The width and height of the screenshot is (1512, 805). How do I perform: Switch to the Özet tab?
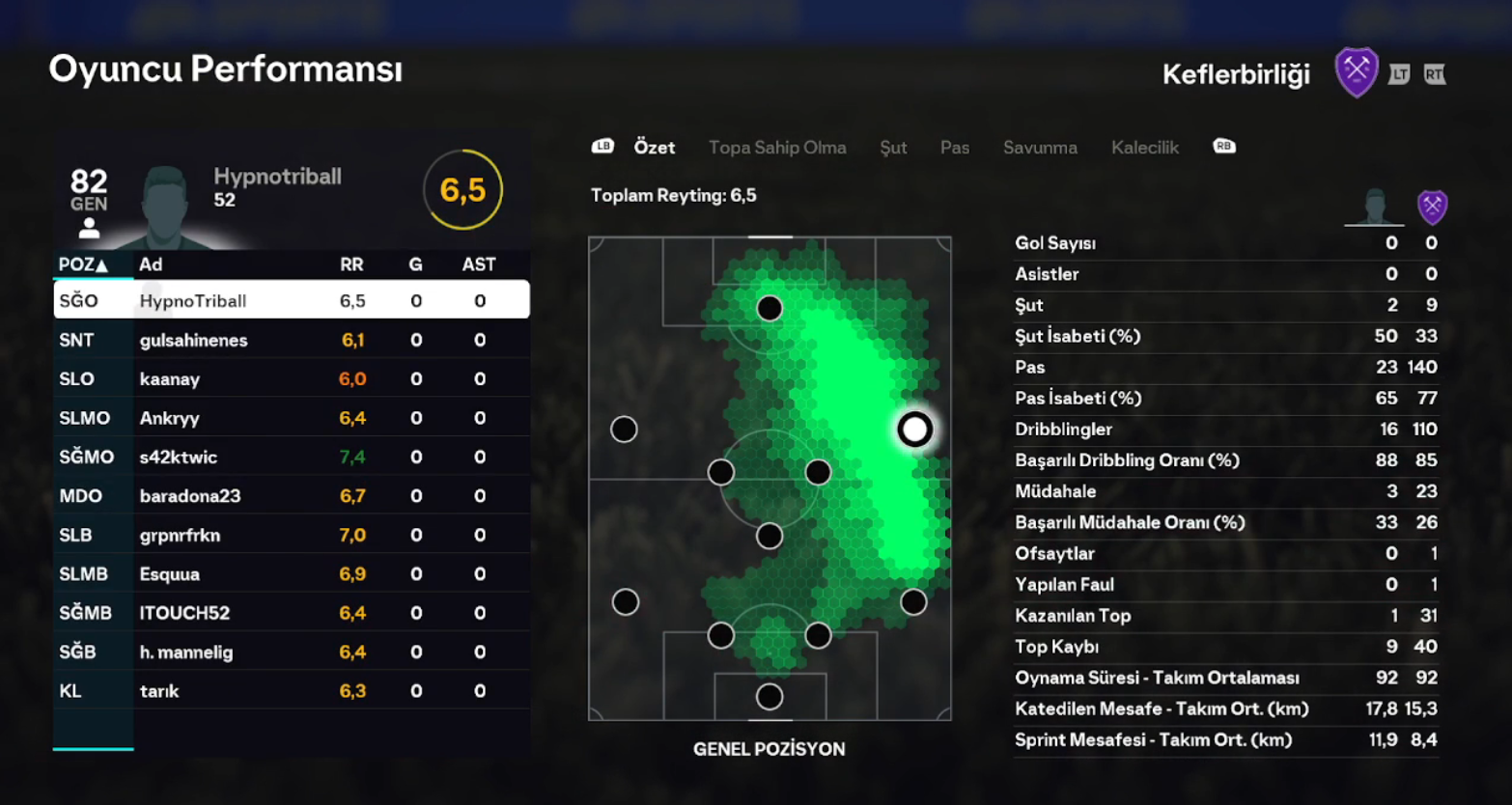tap(654, 148)
